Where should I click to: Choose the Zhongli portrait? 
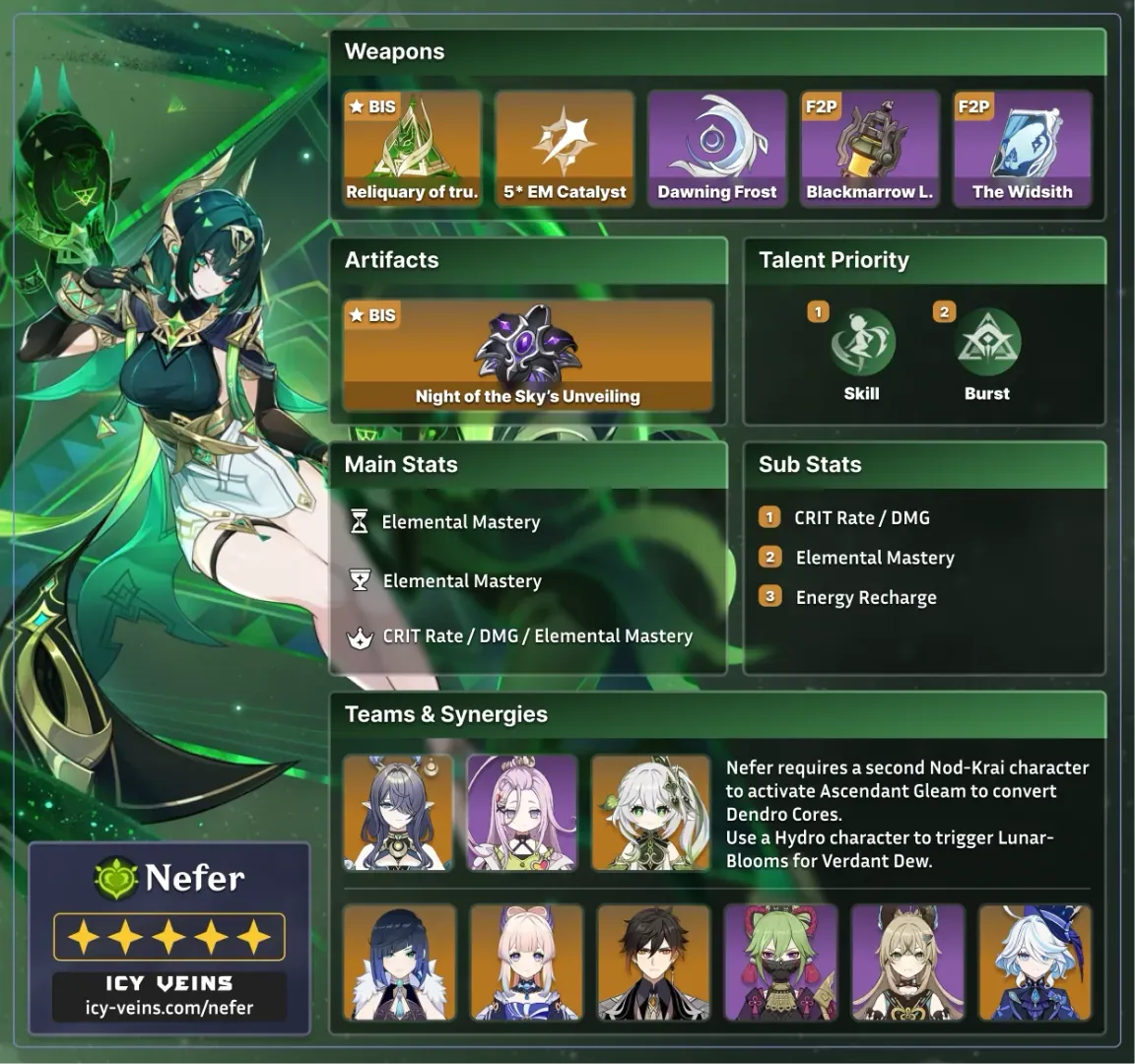pos(653,963)
